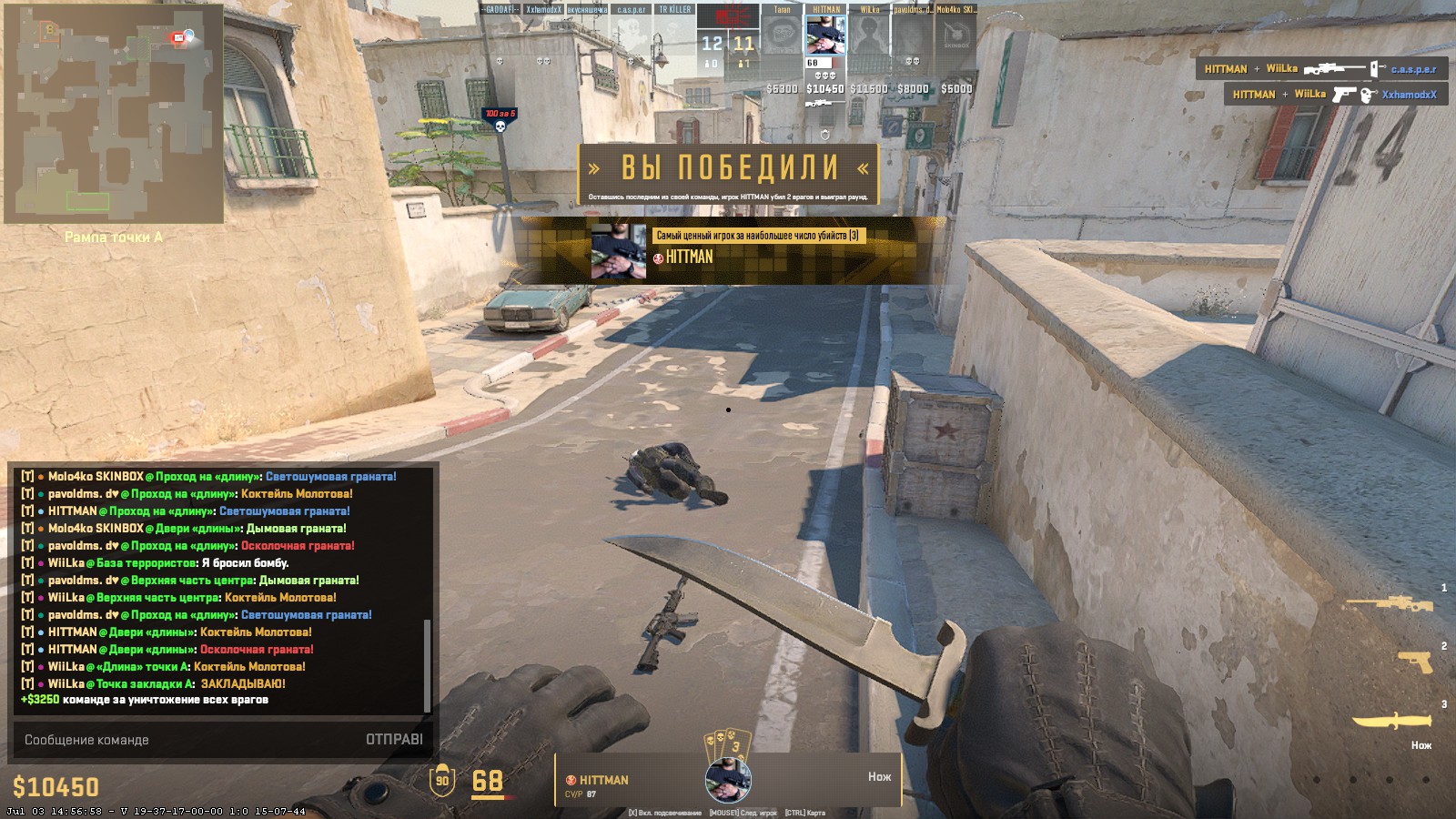Click WiiLka's "ЗАКЛАДЫВАЮ!" chat message

(166, 683)
